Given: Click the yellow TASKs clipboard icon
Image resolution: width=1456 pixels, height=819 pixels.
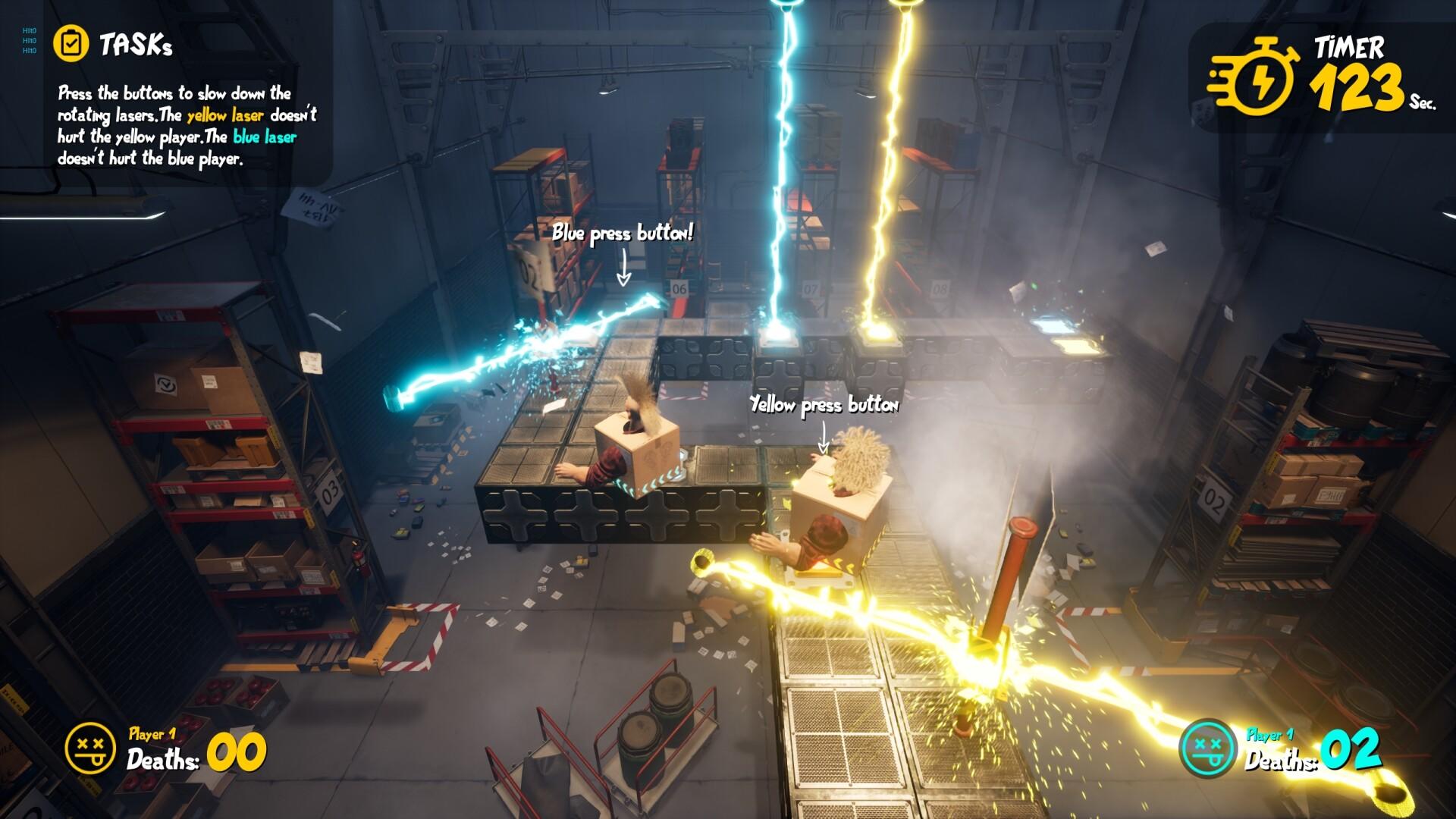Looking at the screenshot, I should click(x=73, y=42).
